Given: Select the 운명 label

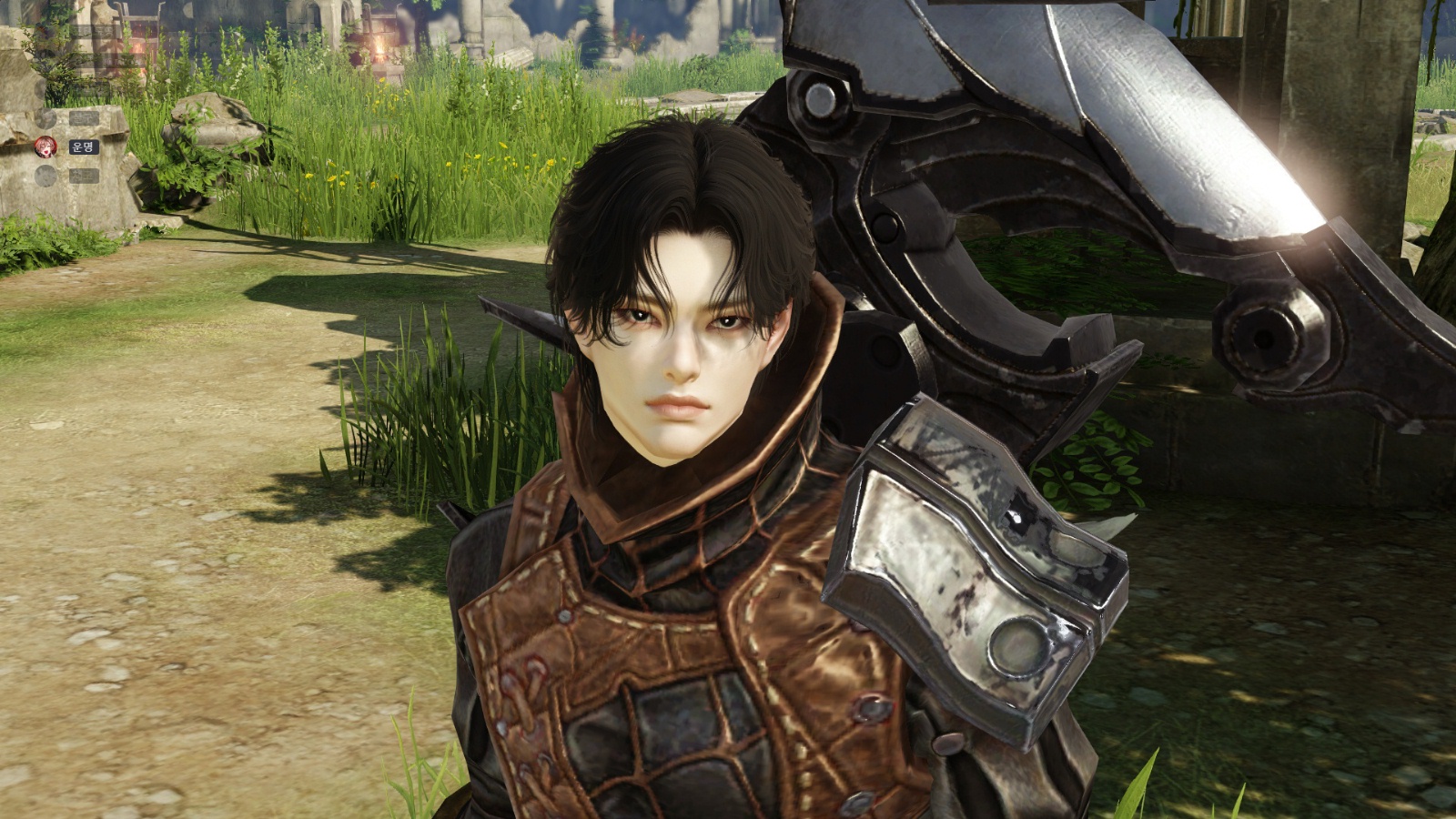Looking at the screenshot, I should 83,147.
